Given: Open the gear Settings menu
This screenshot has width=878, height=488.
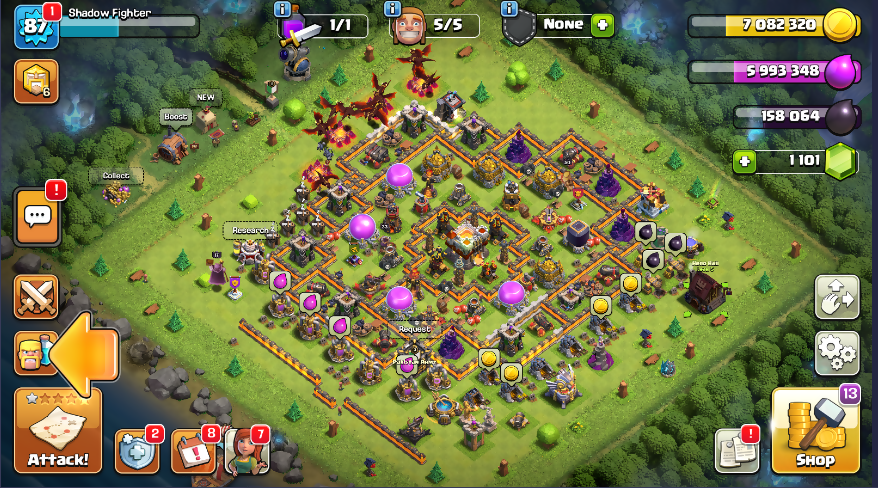Looking at the screenshot, I should point(837,352).
